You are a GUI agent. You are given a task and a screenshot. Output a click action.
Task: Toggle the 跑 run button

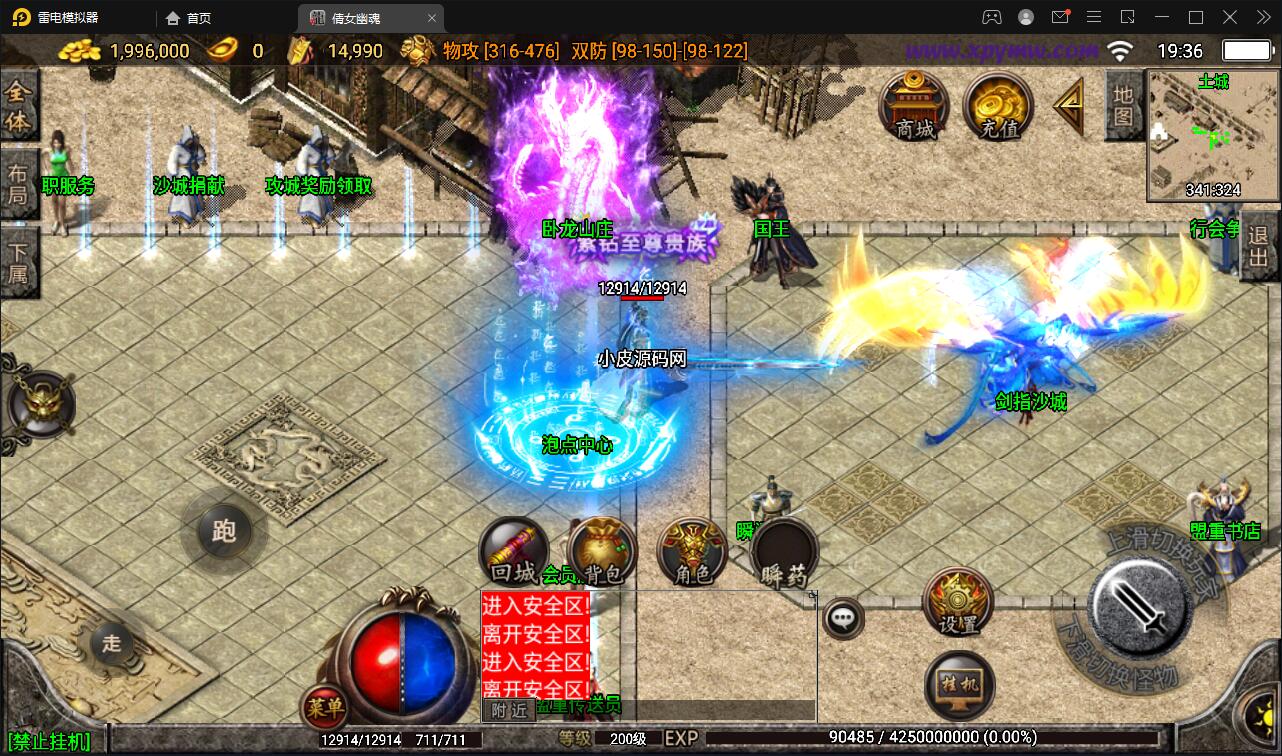(224, 531)
